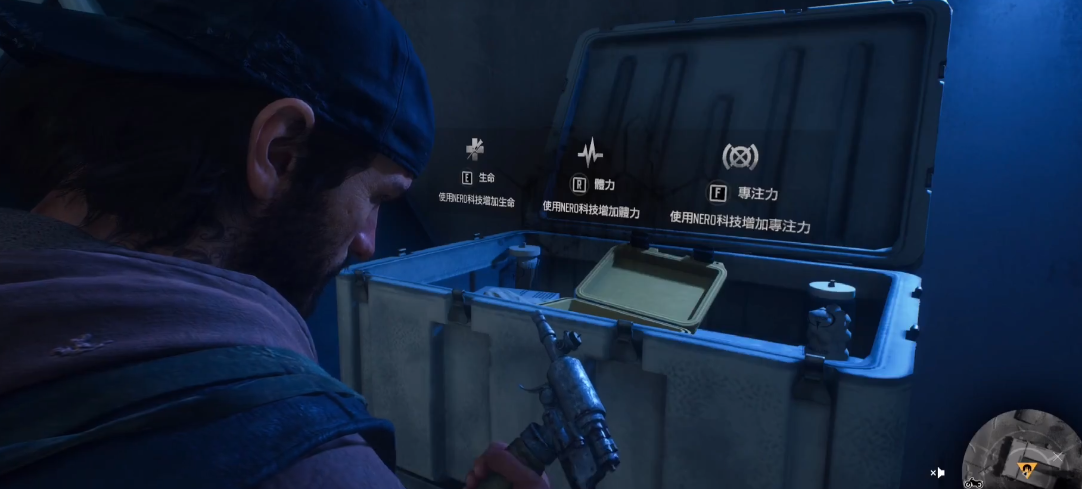The width and height of the screenshot is (1082, 489).
Task: Click the health cross icon
Action: [475, 149]
